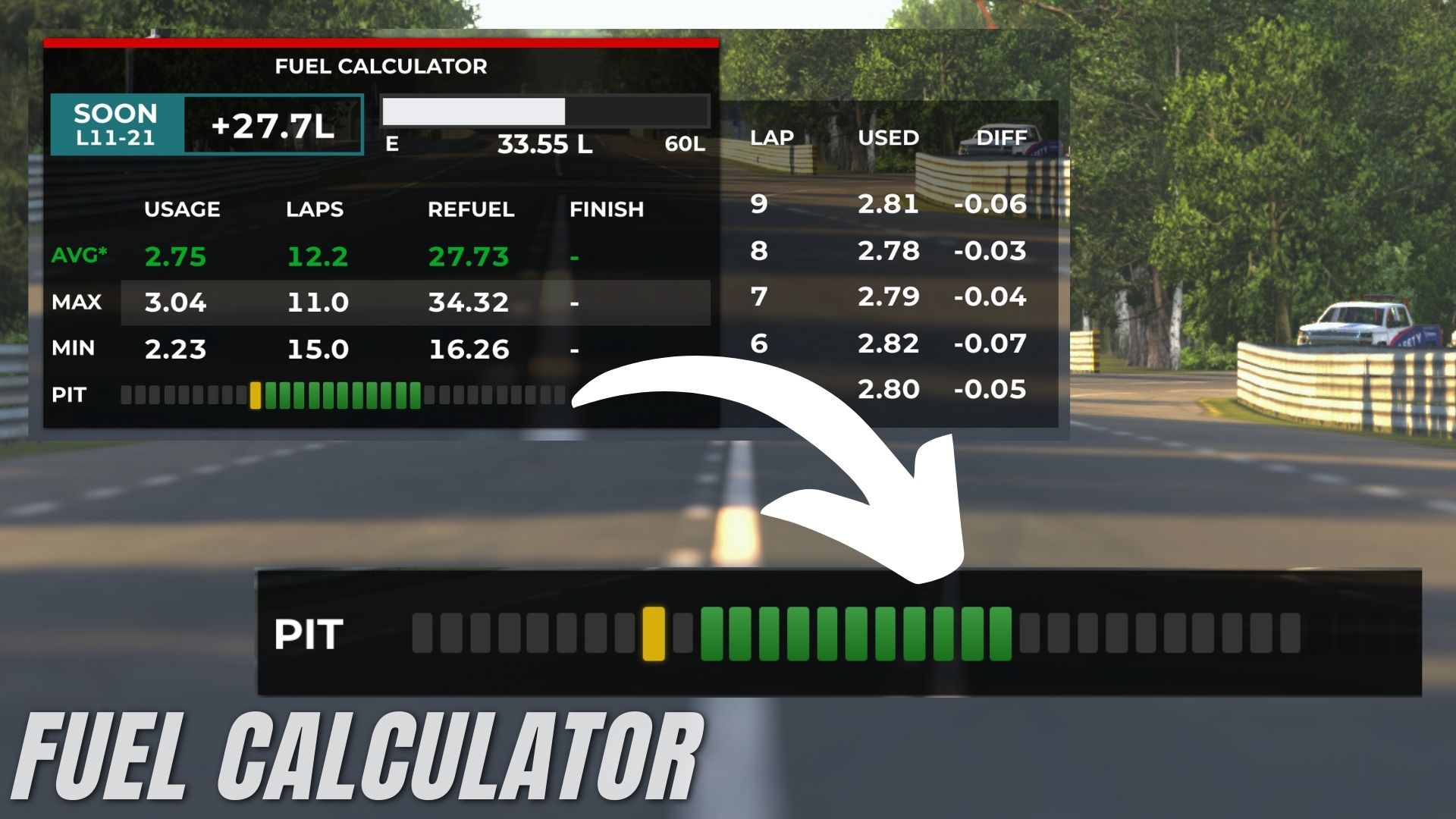Screen dimensions: 1456x819
Task: Select the FINISH column header
Action: click(x=607, y=210)
